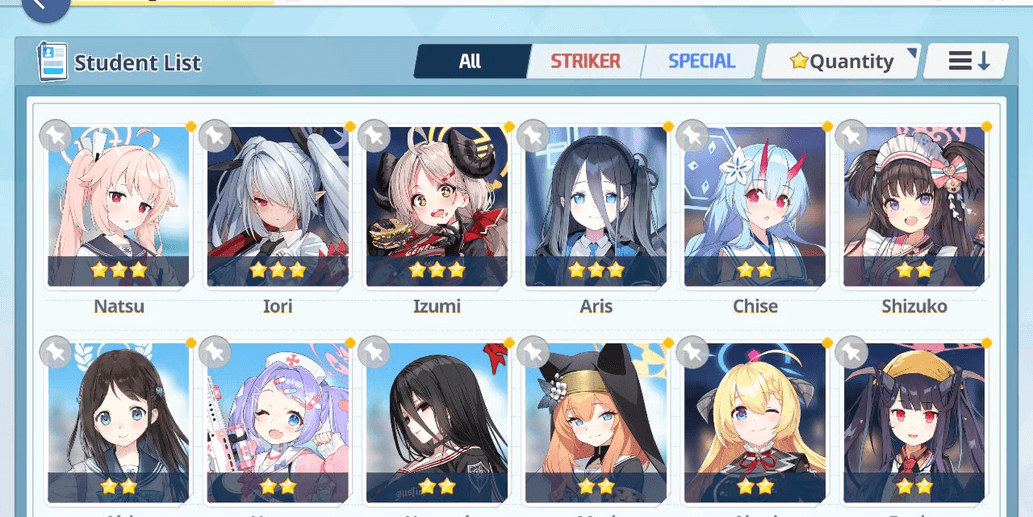Toggle the favorite star on Natsu's card
The image size is (1033, 517).
pyautogui.click(x=56, y=135)
